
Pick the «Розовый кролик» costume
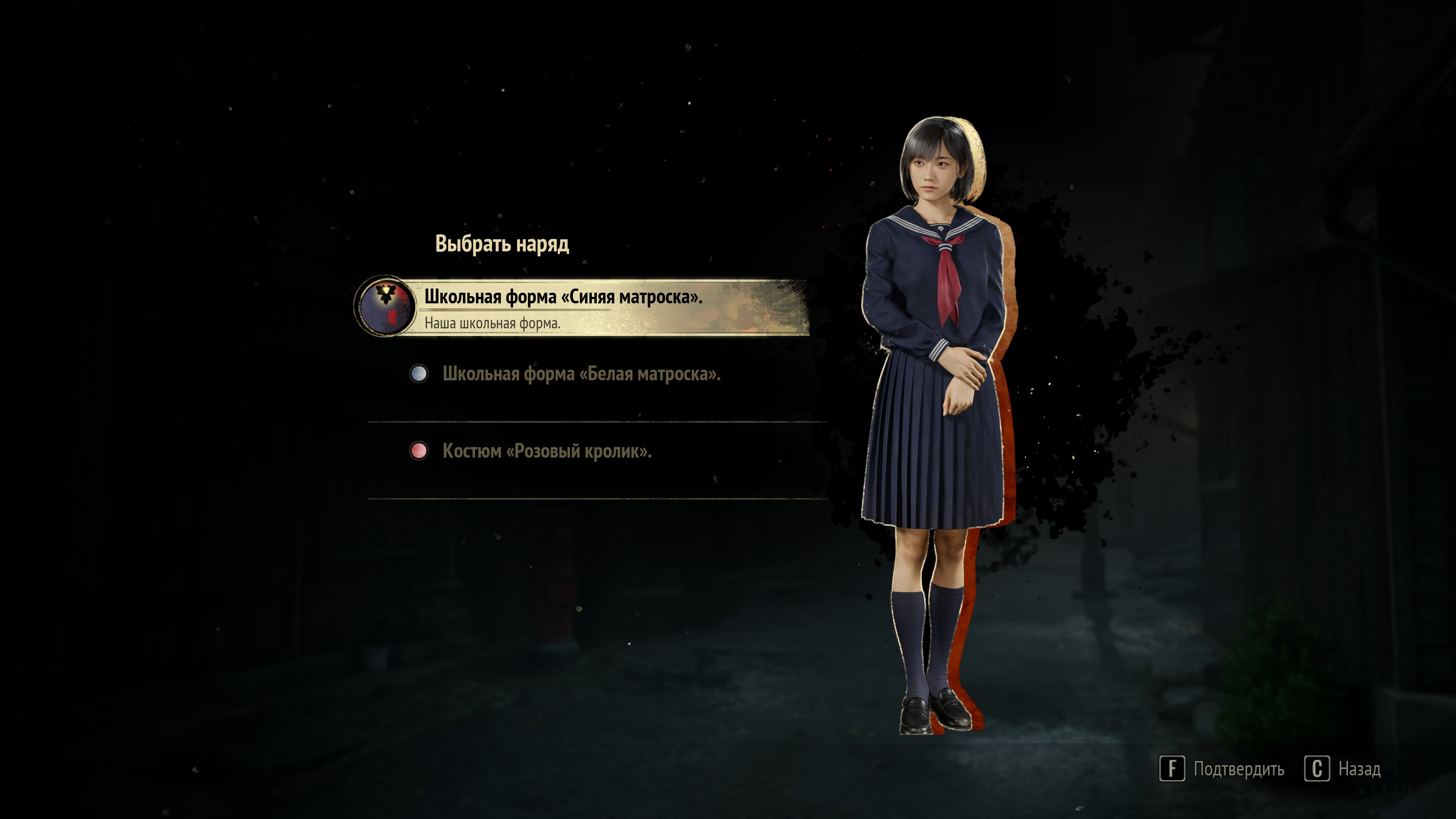coord(546,451)
